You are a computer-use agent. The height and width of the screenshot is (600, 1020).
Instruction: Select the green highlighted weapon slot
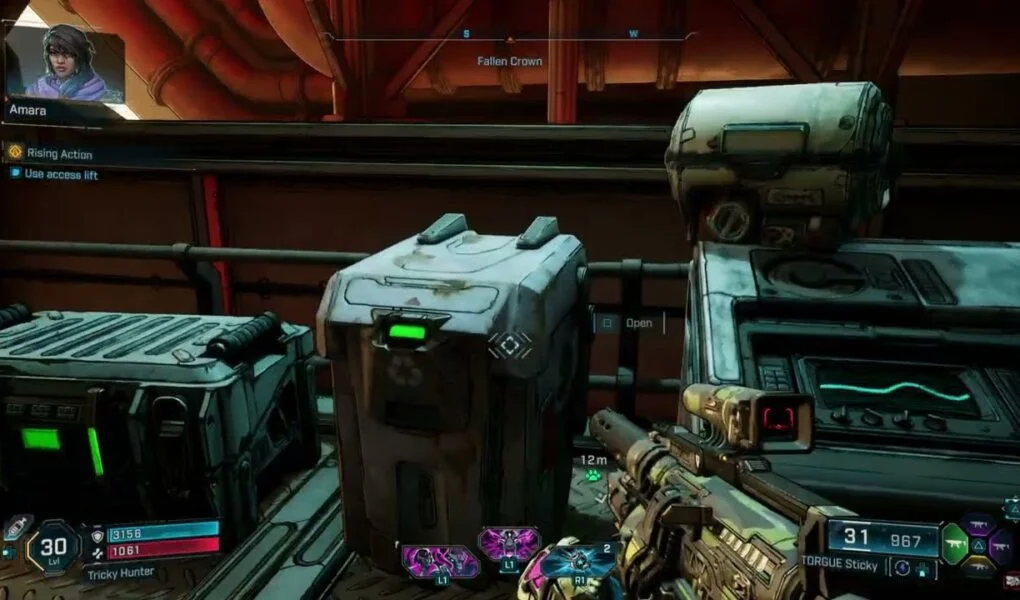[954, 543]
